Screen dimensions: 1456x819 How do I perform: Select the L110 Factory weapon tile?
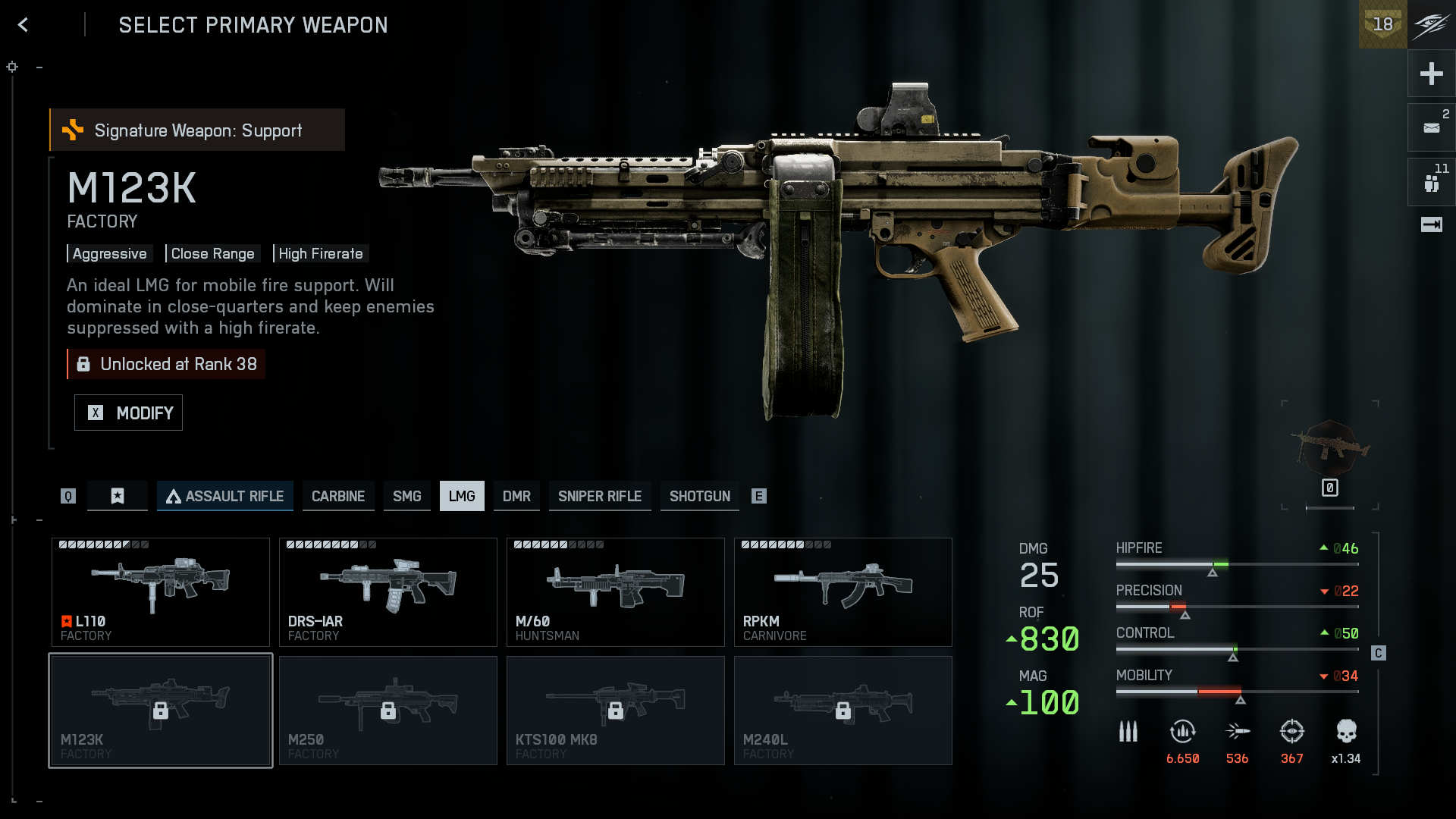click(161, 592)
